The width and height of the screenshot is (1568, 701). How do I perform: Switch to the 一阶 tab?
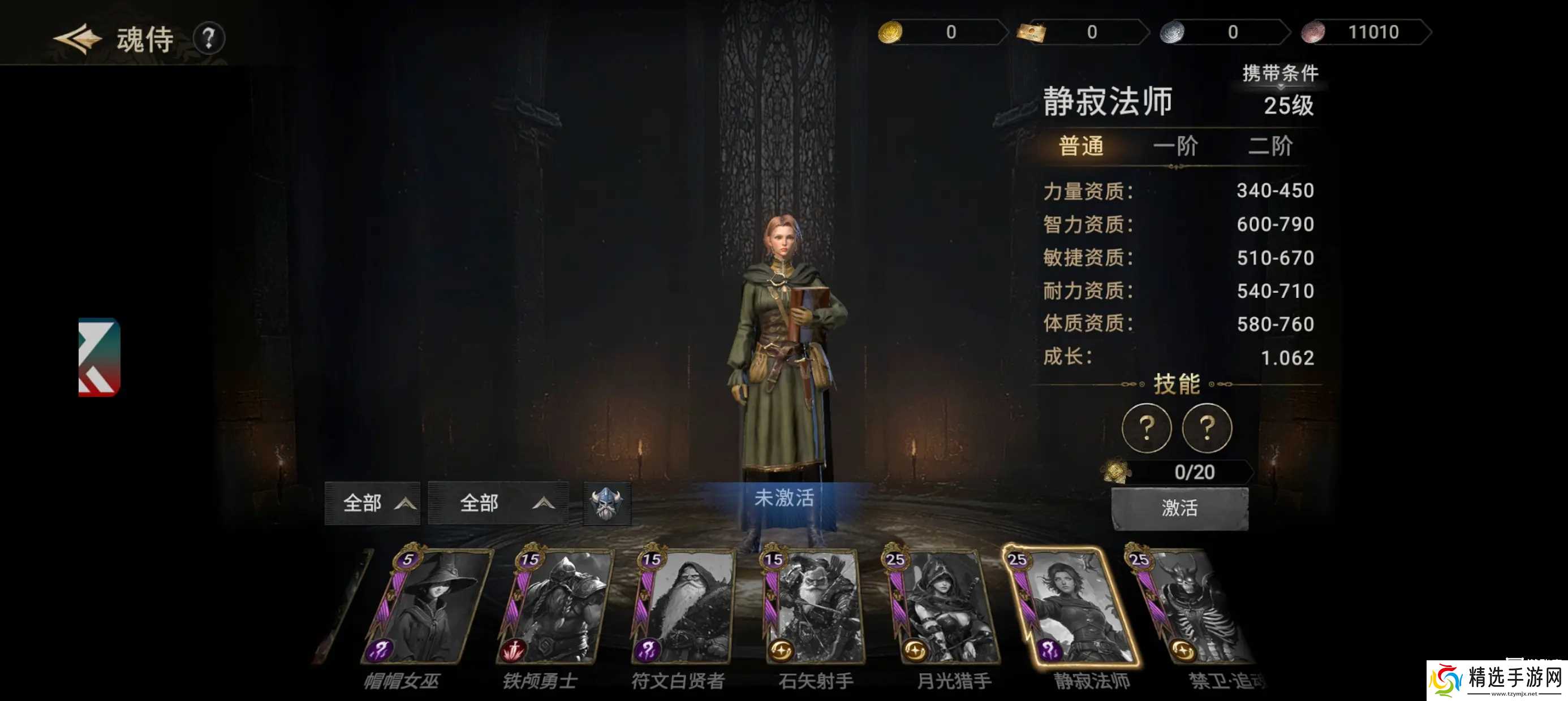click(1175, 146)
